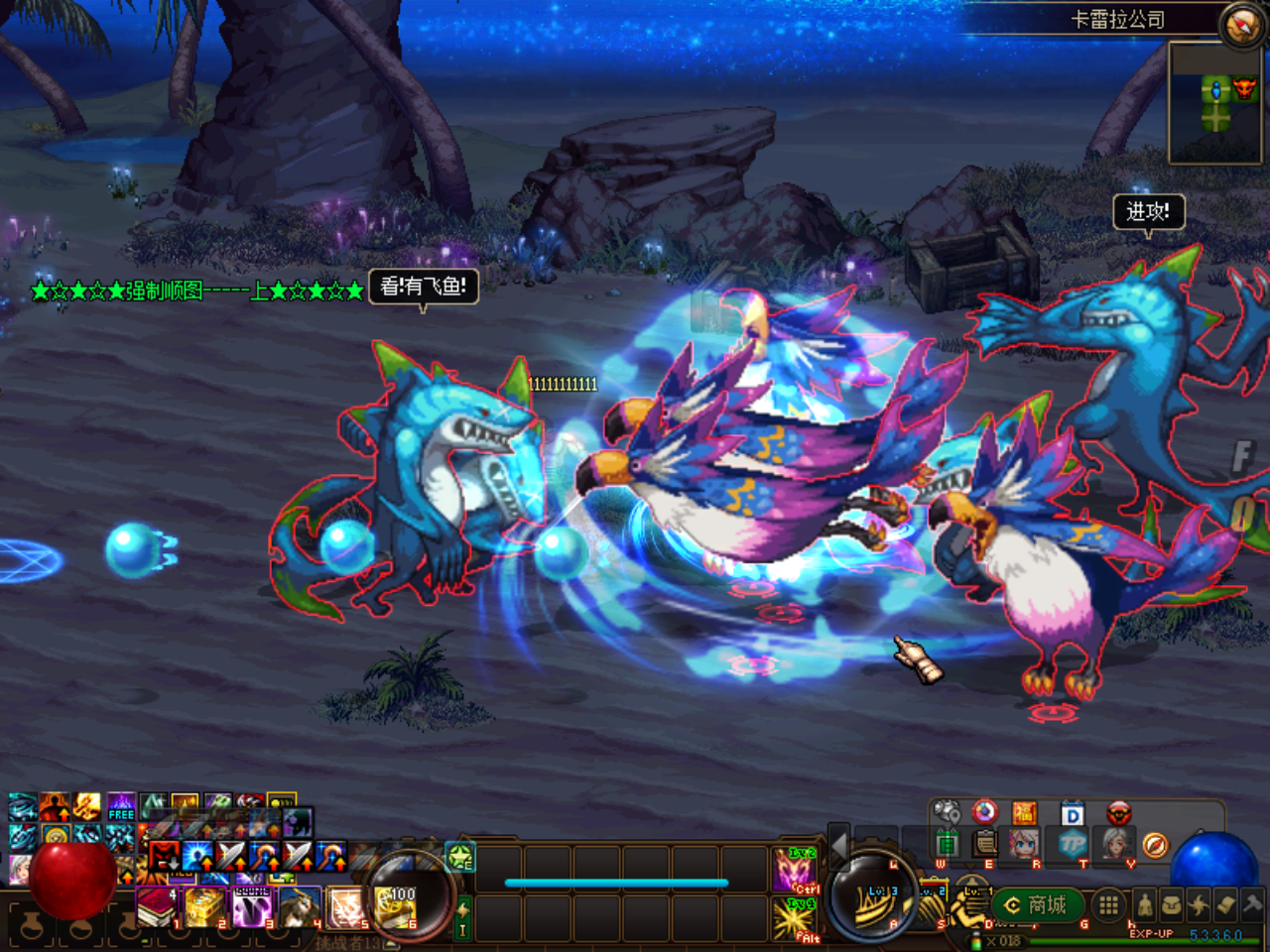Image resolution: width=1270 pixels, height=952 pixels.
Task: Open the red 福 fortune icon
Action: pyautogui.click(x=1024, y=814)
